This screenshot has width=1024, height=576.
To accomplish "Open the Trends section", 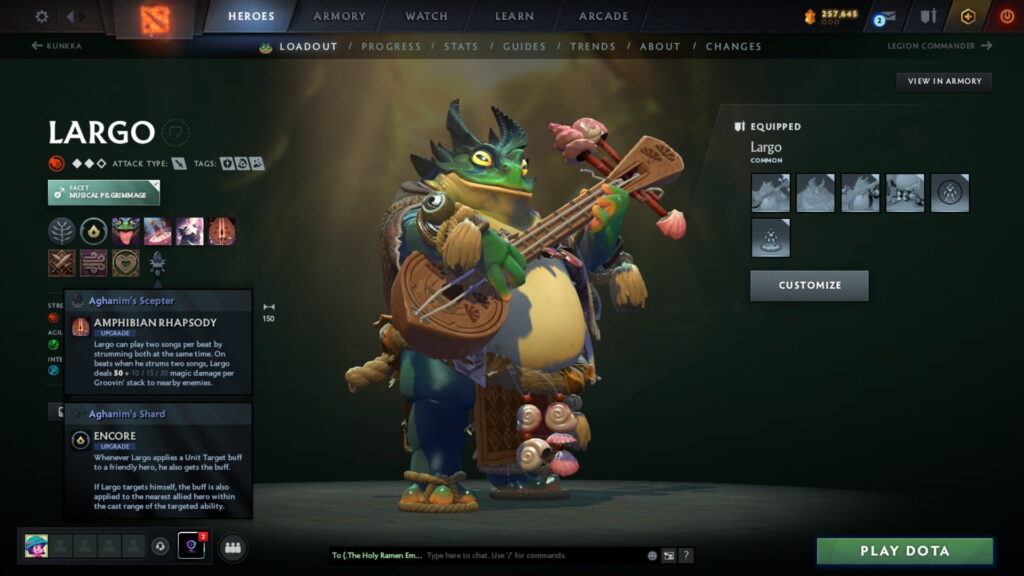I will (593, 46).
